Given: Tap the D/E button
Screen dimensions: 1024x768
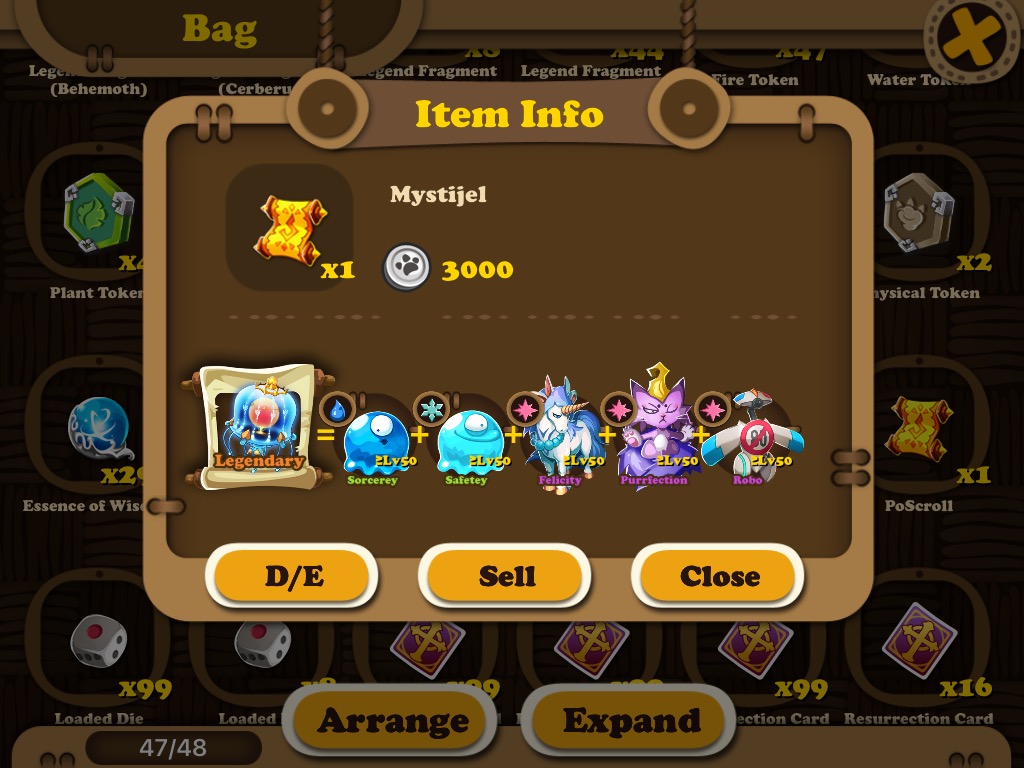Looking at the screenshot, I should click(295, 577).
